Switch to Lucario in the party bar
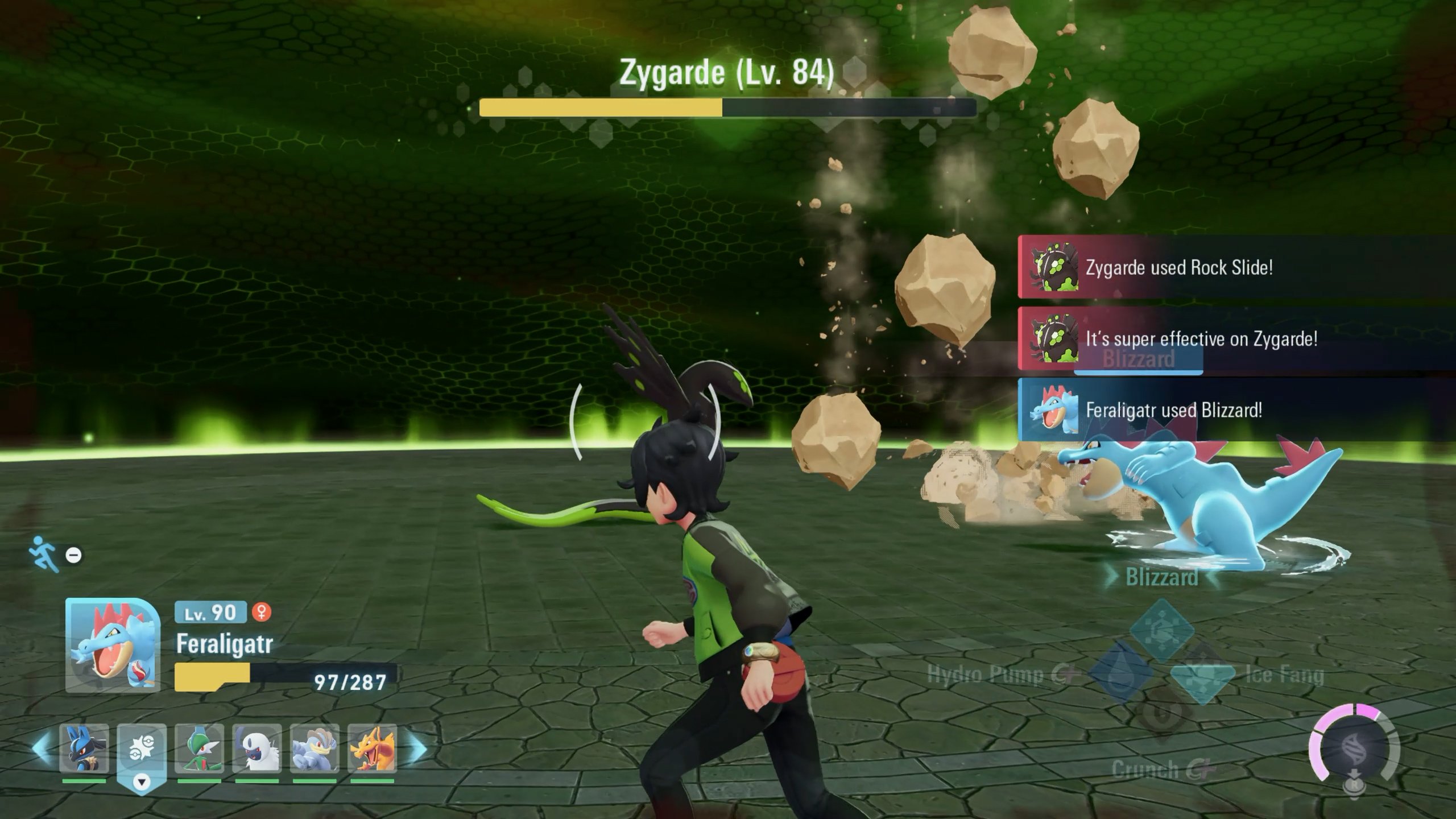 (x=84, y=749)
